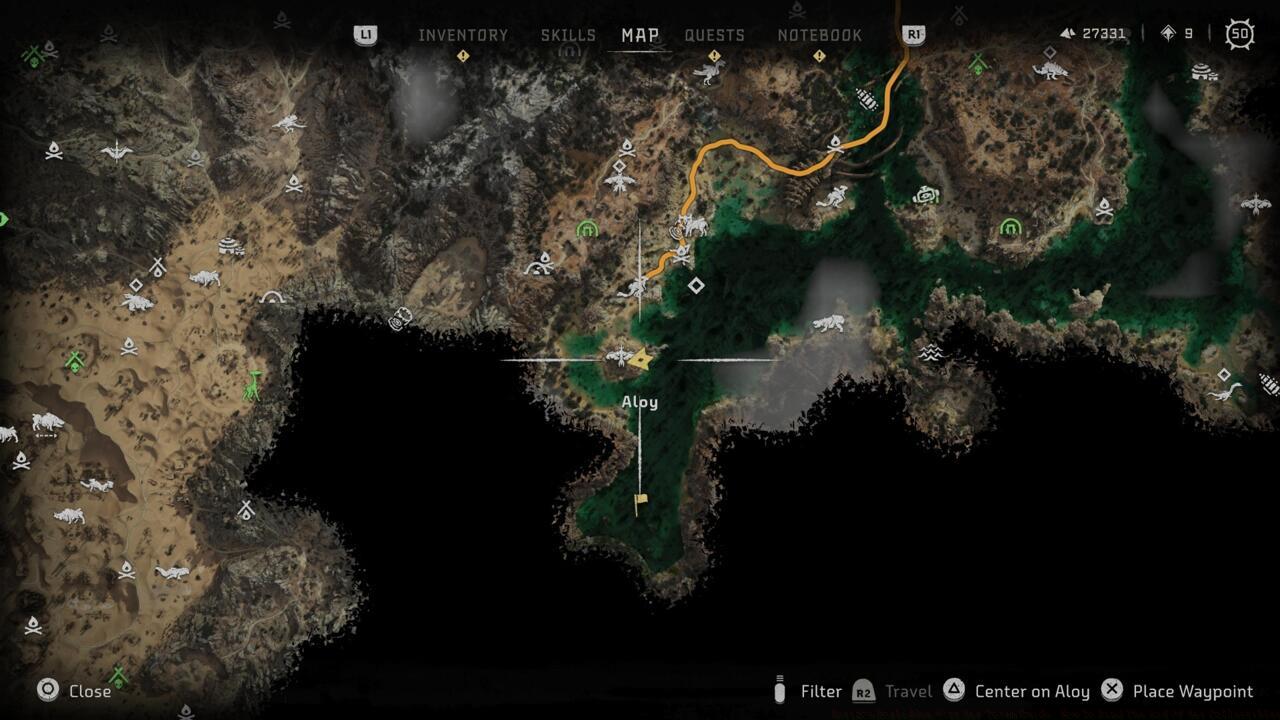Image resolution: width=1280 pixels, height=720 pixels.
Task: Click the white diamond marker near the orange road
Action: (x=695, y=285)
